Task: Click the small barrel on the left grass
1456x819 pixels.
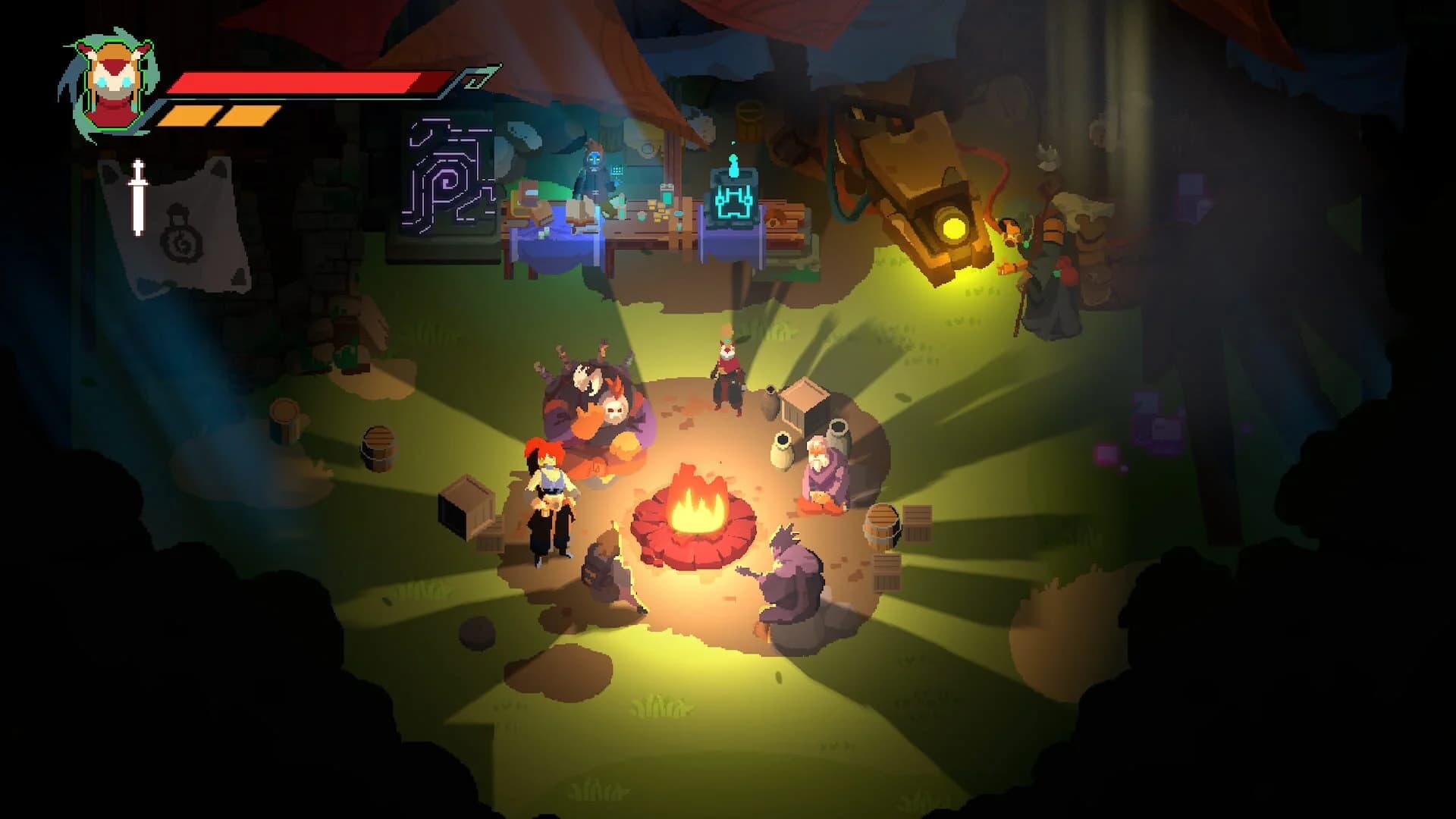Action: (x=377, y=449)
